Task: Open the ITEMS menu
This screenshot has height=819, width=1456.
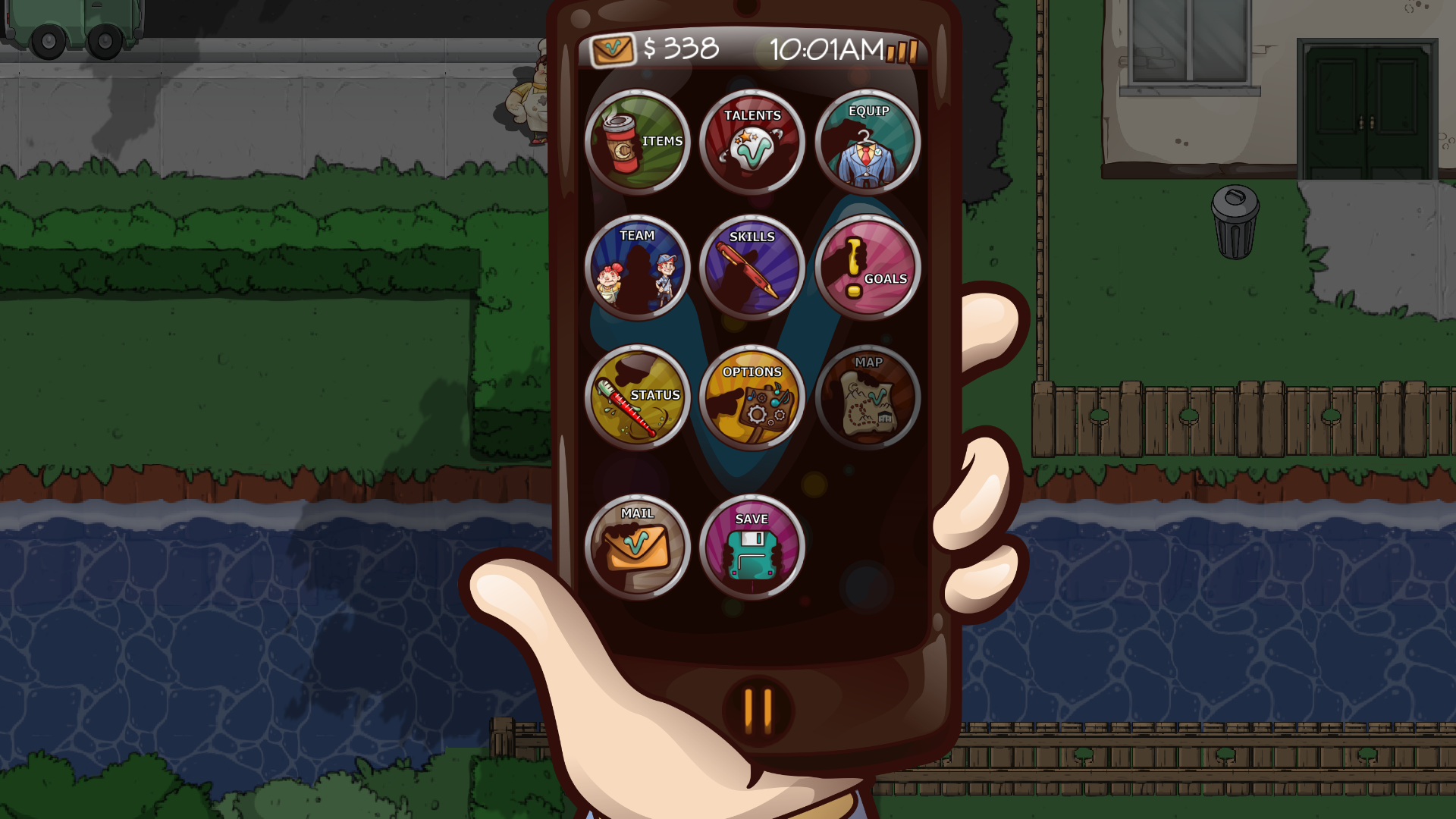Action: click(x=639, y=142)
